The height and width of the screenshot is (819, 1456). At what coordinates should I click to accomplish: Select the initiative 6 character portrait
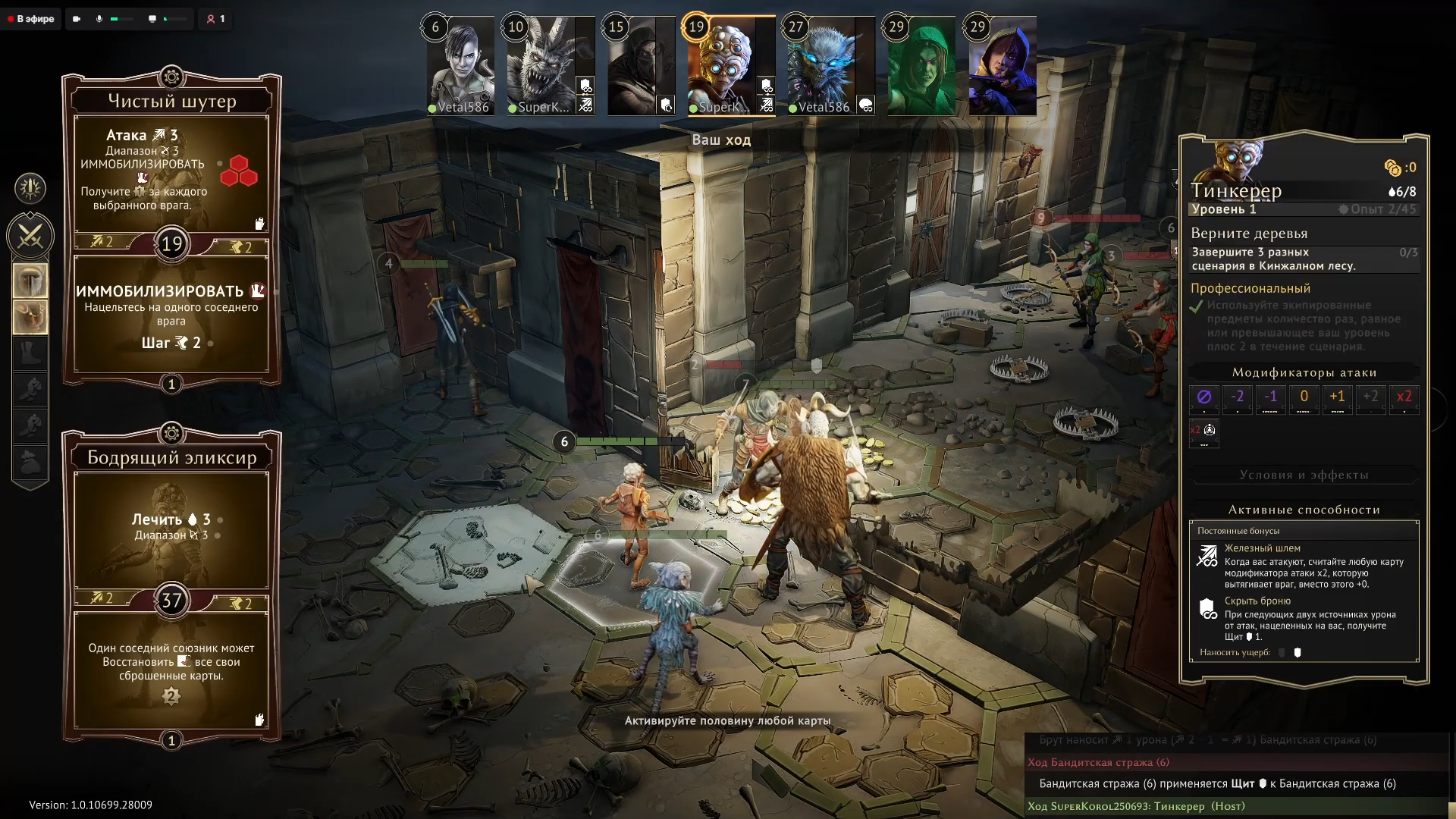[460, 67]
